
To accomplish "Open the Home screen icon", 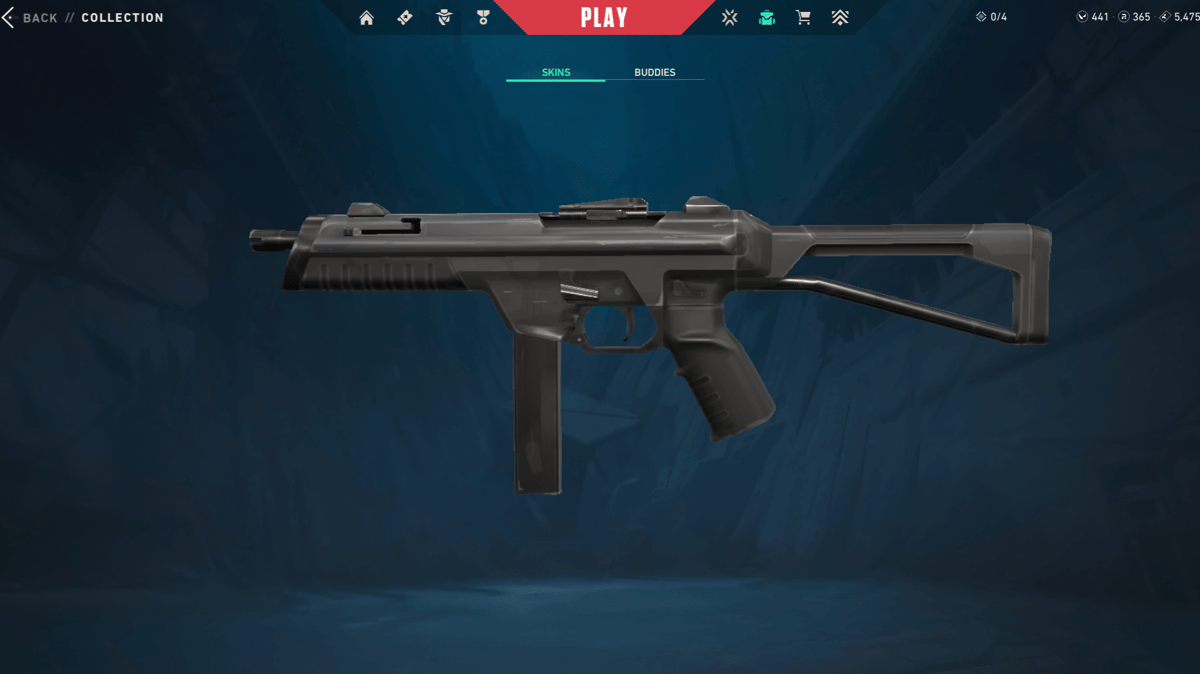I will tap(366, 18).
